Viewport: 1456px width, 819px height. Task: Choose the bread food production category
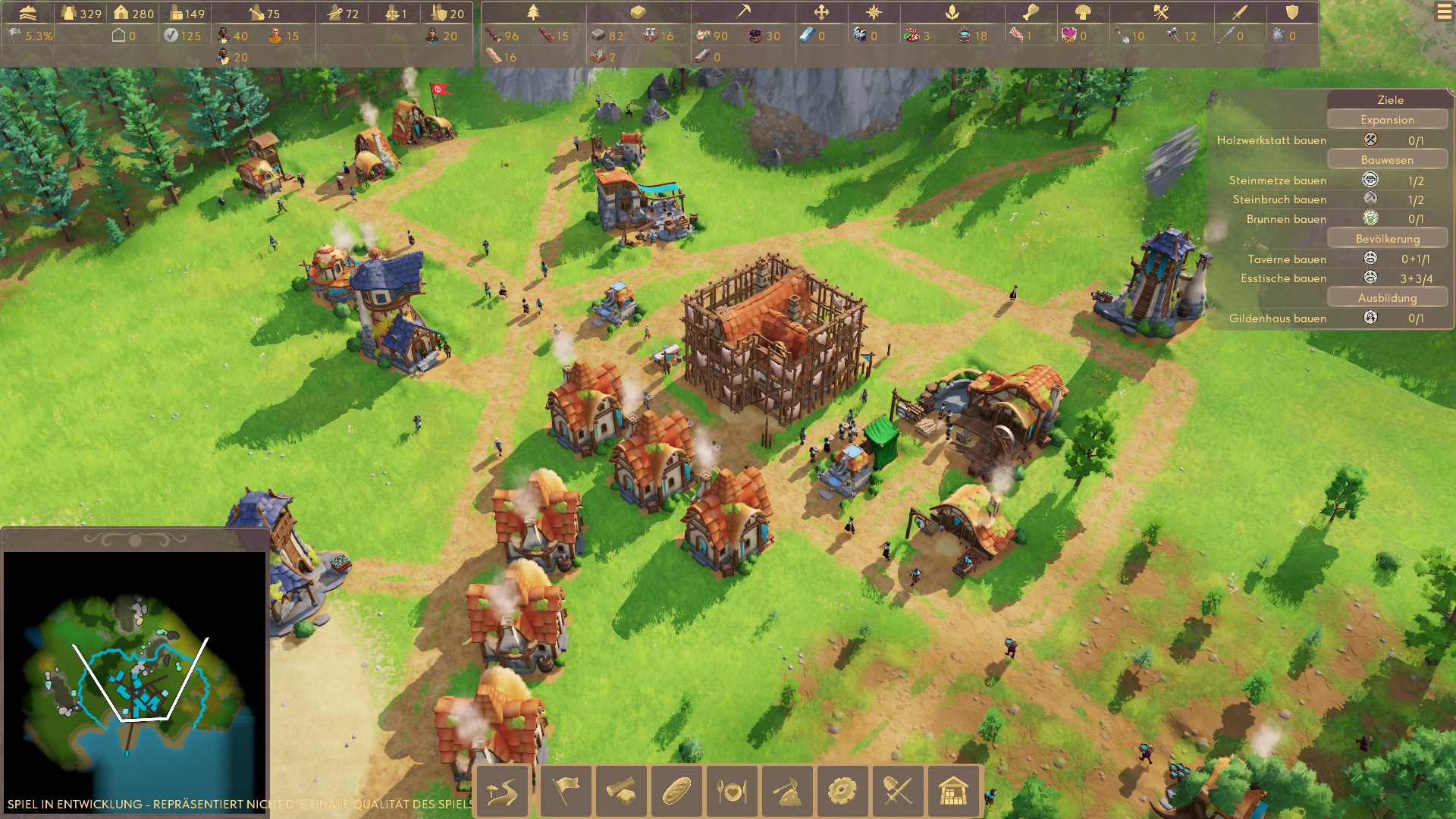pos(676,792)
